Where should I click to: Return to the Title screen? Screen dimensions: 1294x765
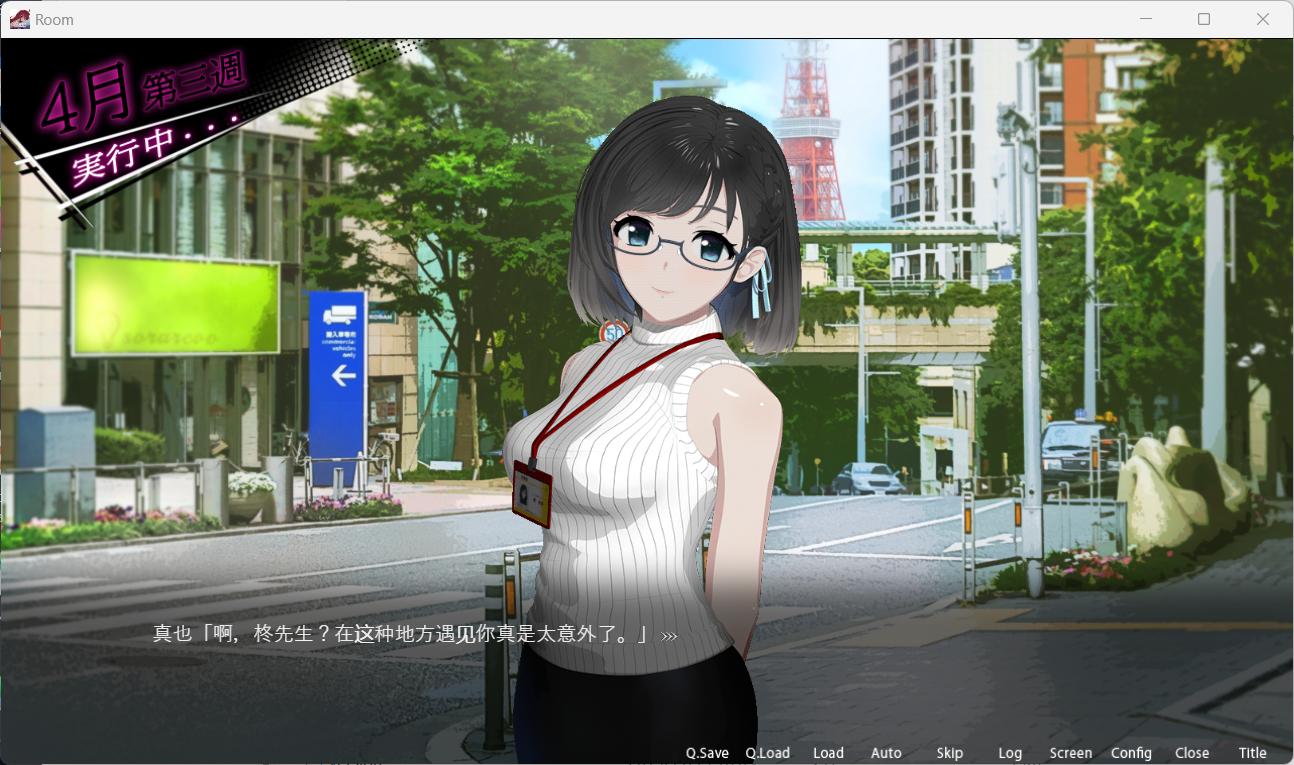tap(1253, 753)
